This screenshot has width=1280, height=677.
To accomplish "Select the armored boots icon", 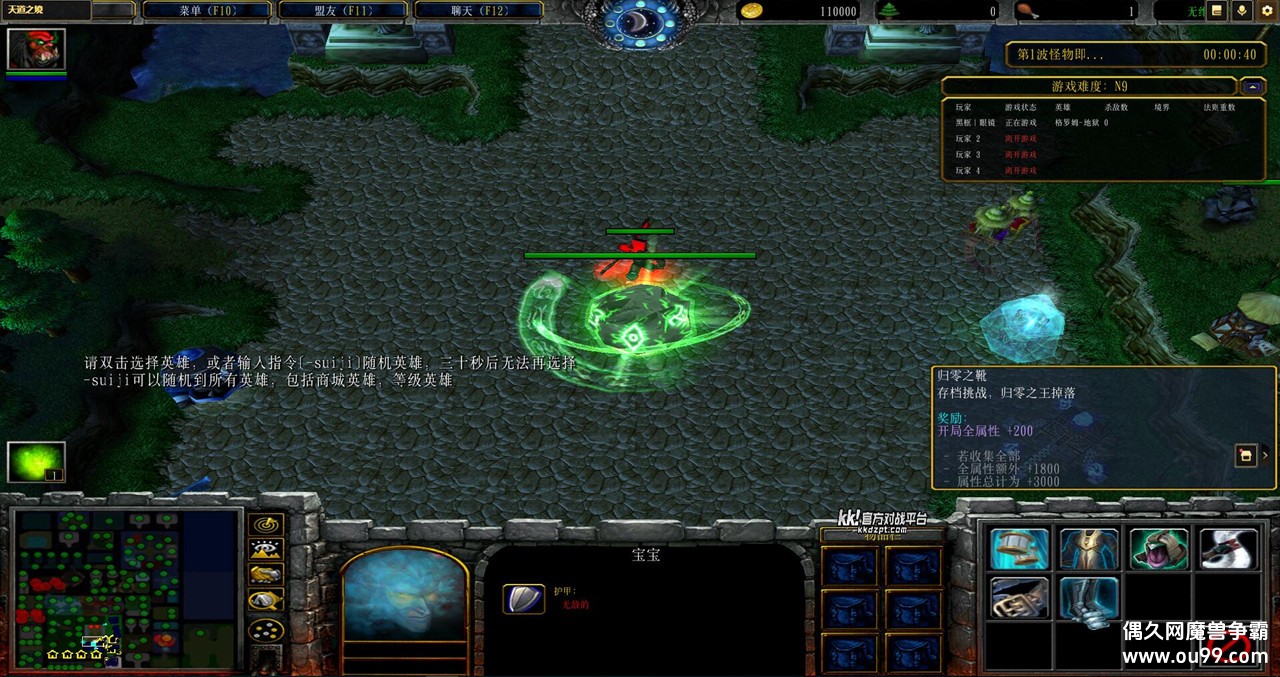I will pos(1089,598).
